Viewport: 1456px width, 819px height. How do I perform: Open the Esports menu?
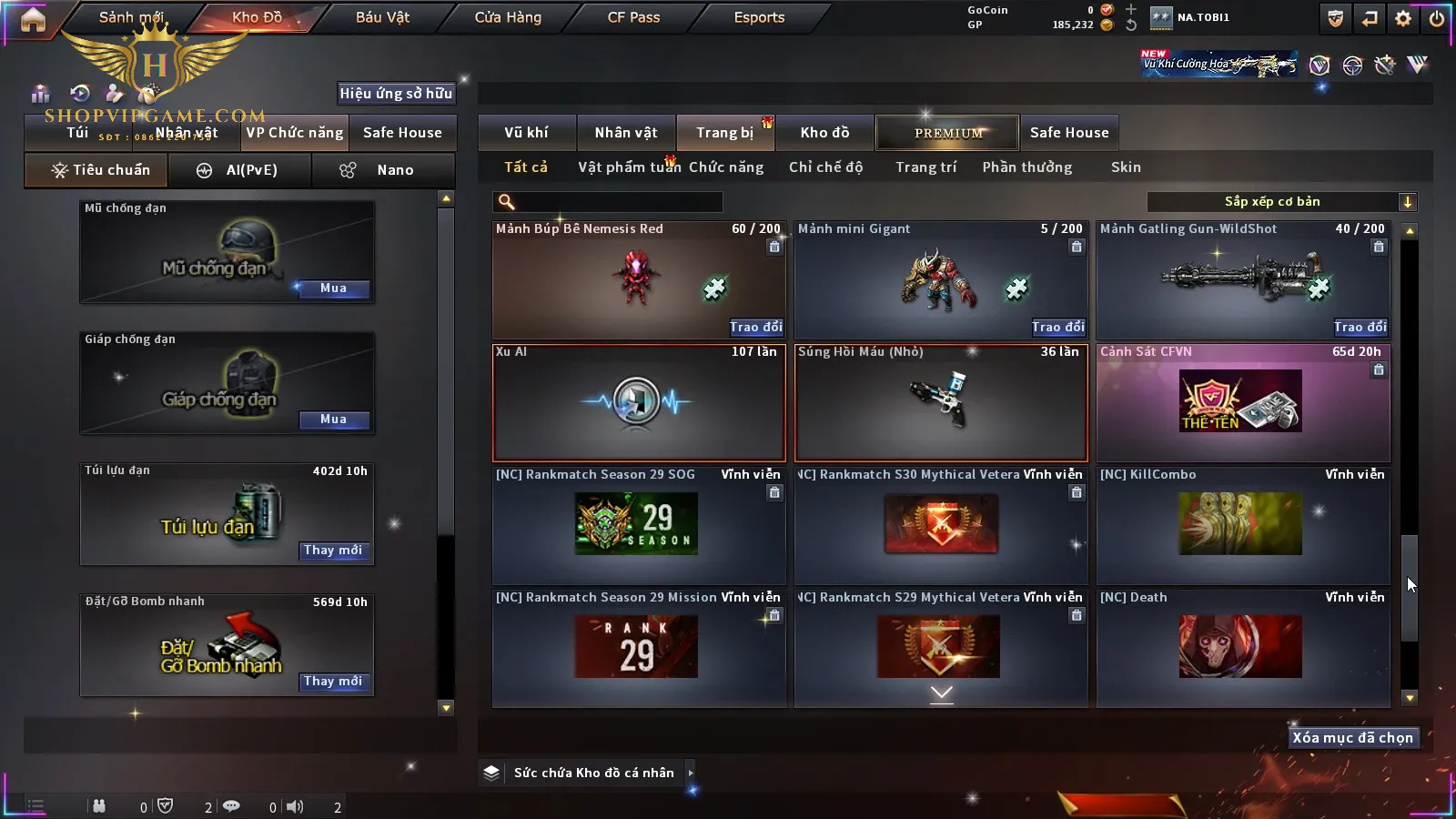click(x=759, y=17)
